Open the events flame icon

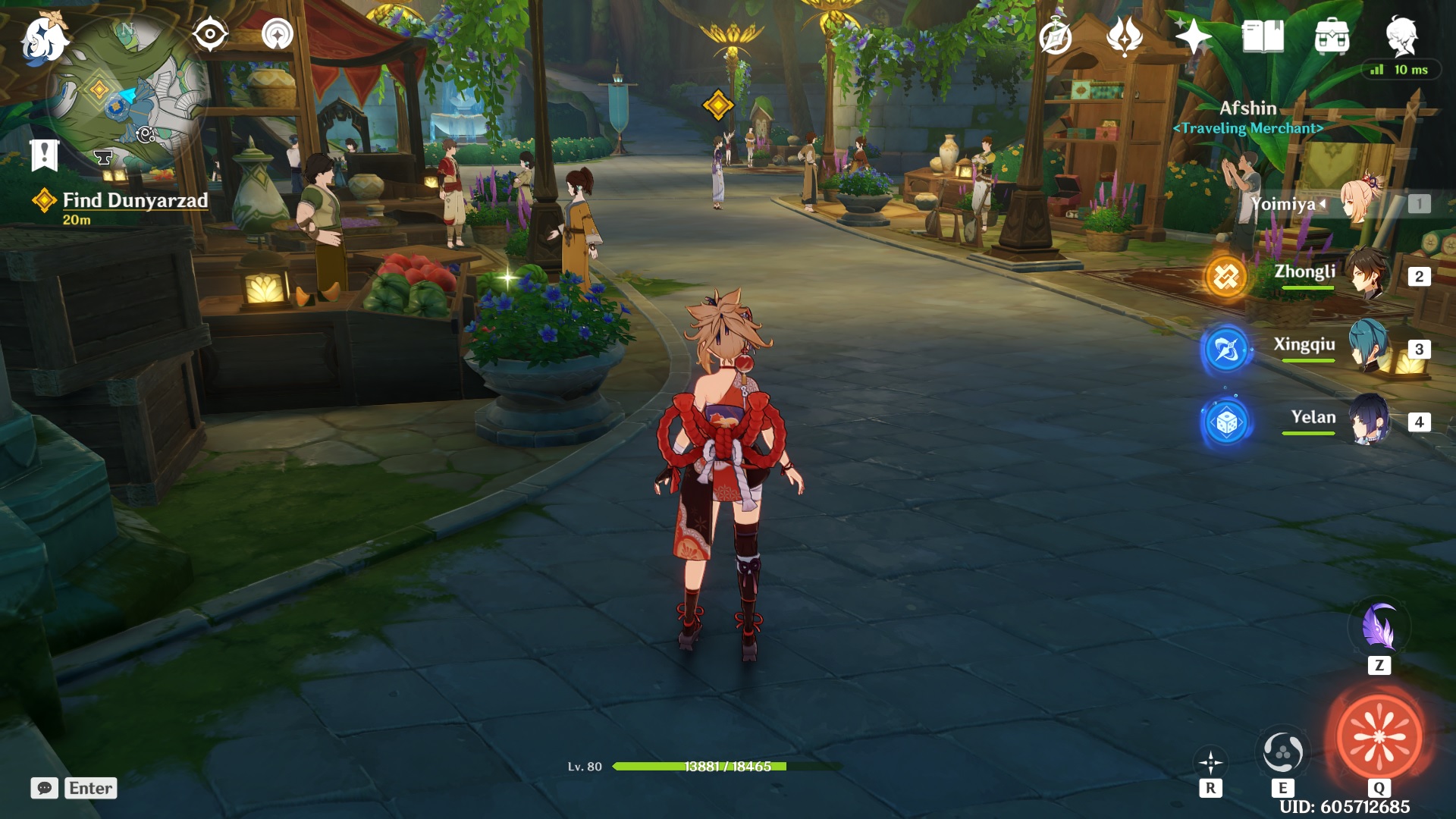click(x=1124, y=36)
